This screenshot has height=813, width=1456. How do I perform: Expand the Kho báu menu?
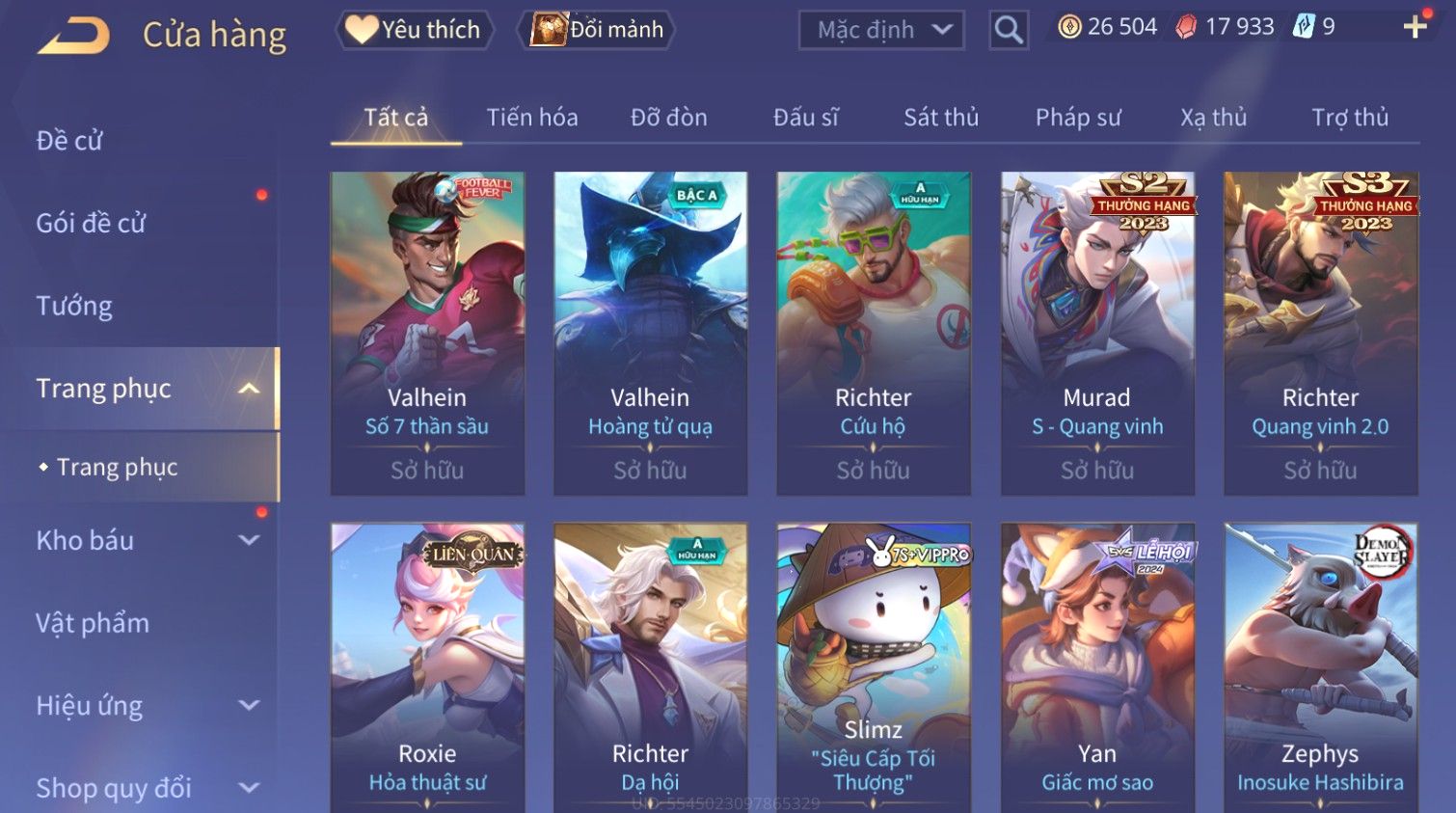pos(145,541)
